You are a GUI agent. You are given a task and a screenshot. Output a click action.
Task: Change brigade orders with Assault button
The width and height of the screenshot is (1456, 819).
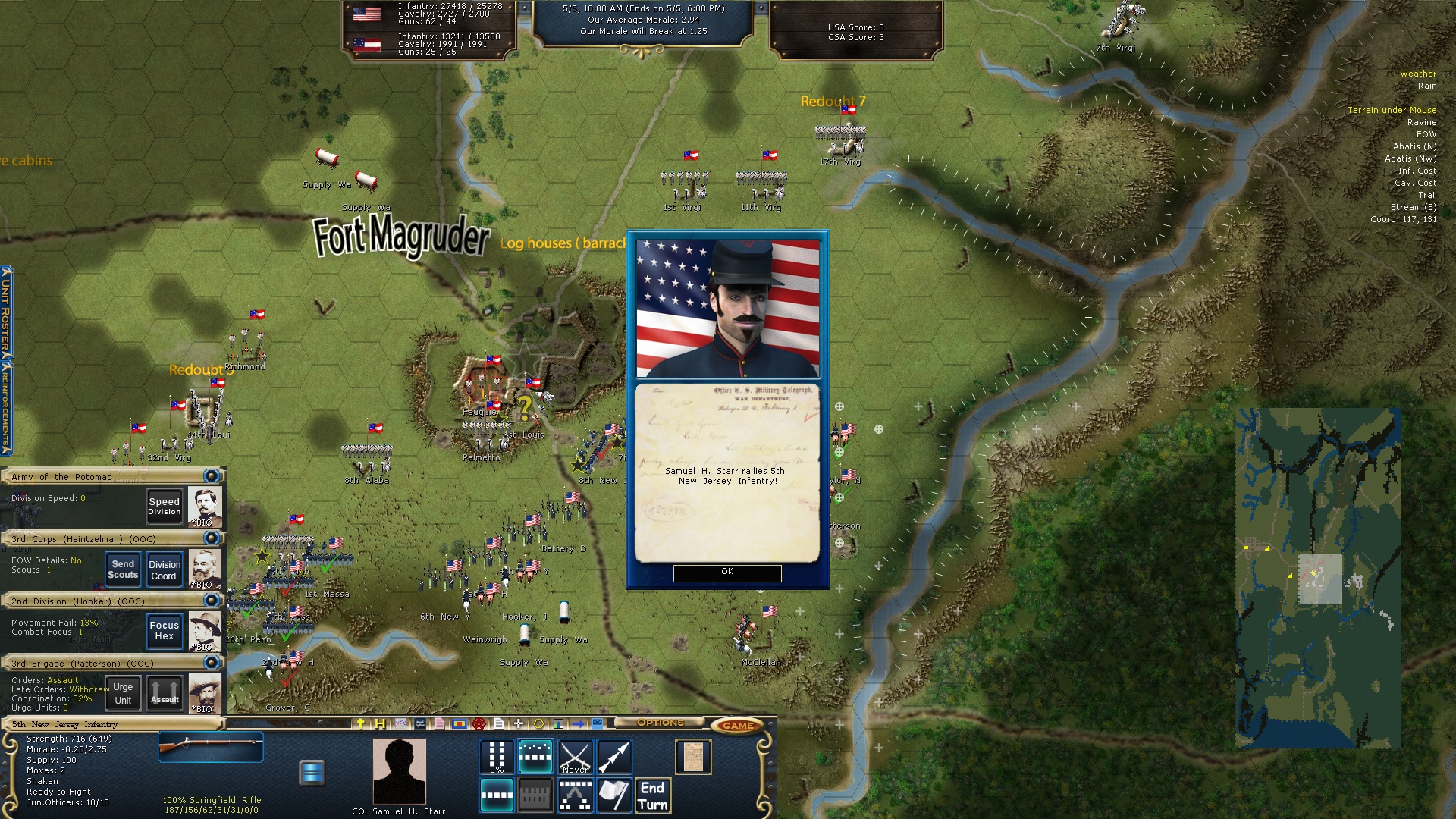165,693
